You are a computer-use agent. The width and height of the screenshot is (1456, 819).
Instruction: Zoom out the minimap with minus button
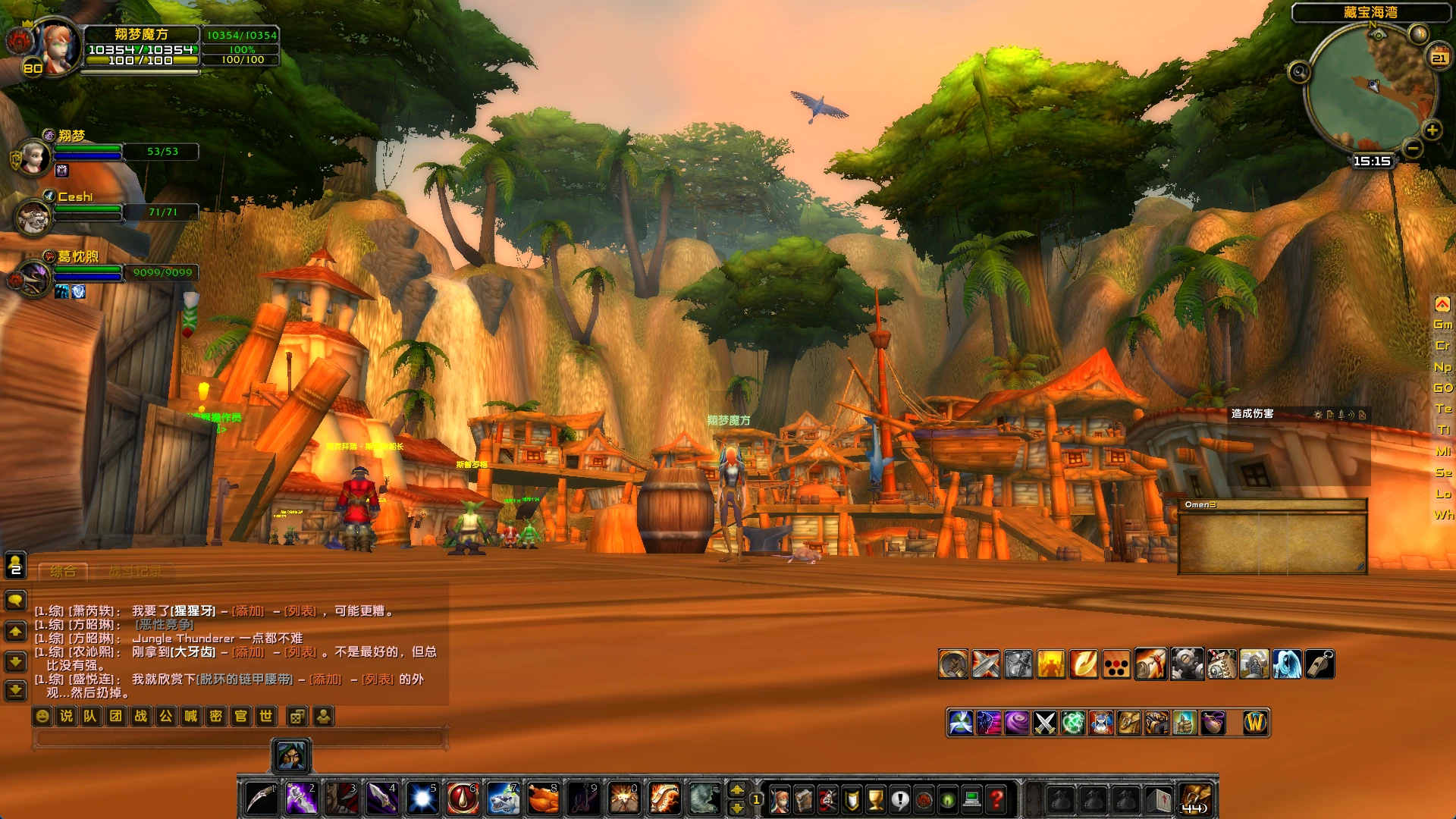[1412, 148]
